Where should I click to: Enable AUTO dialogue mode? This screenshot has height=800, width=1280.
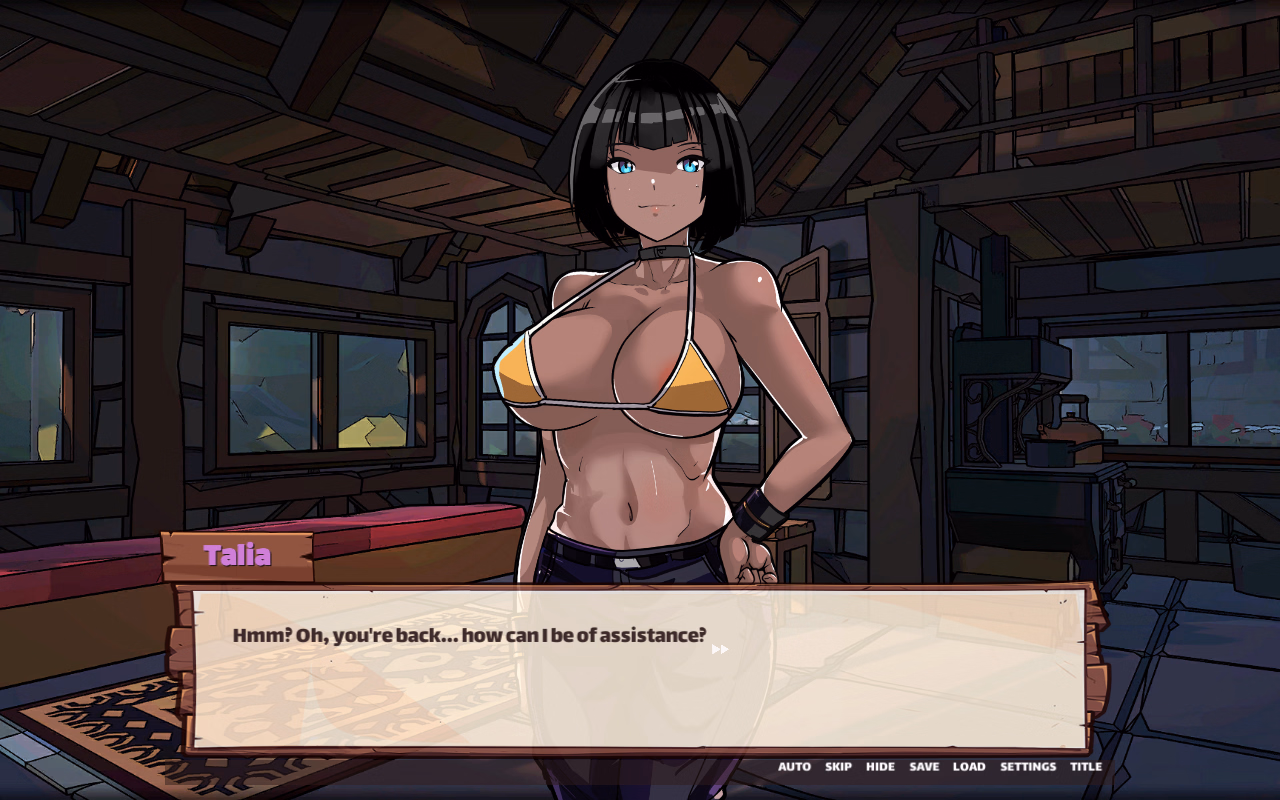795,766
